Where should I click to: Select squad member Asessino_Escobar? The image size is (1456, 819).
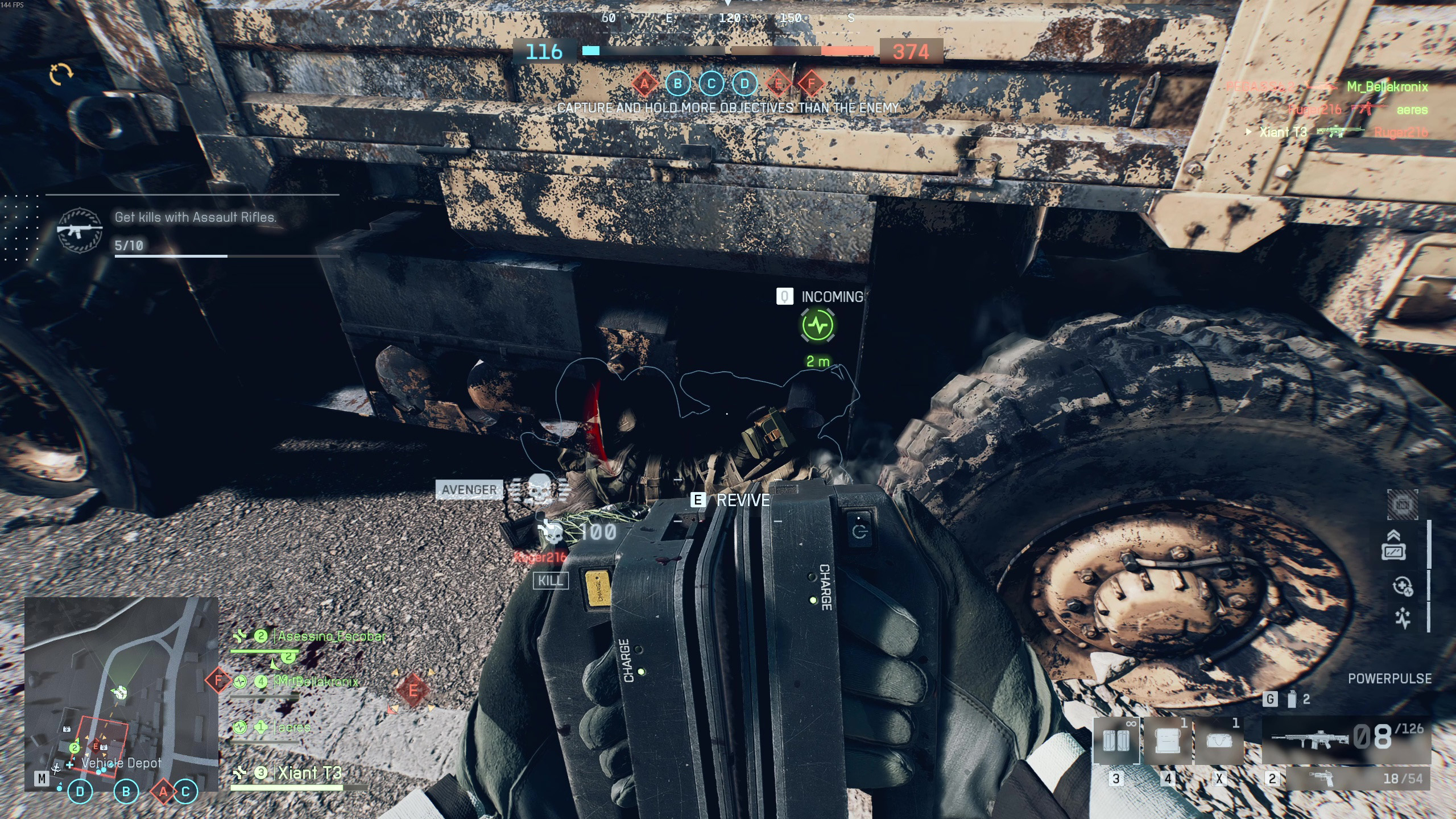point(330,636)
